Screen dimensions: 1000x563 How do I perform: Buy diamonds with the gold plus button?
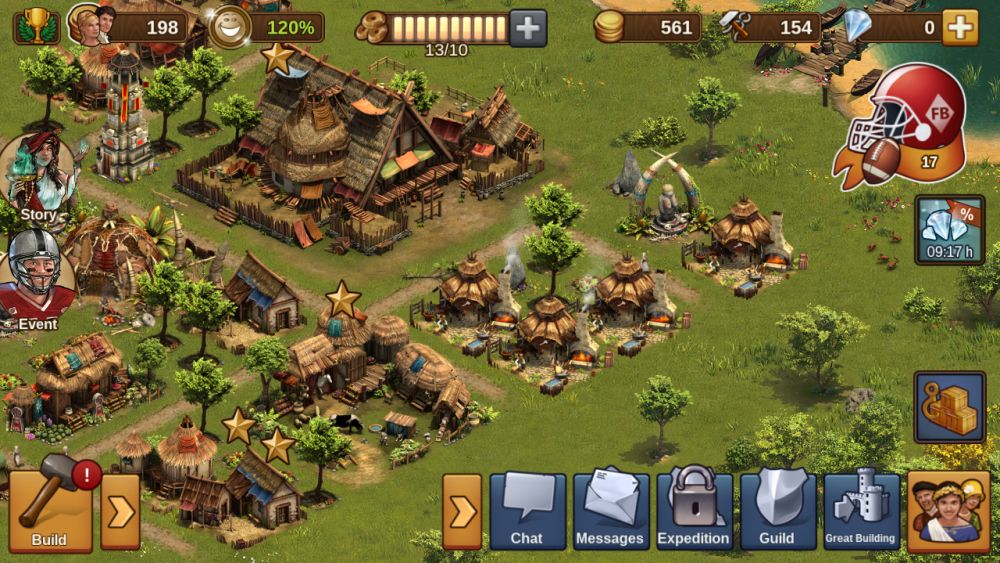(959, 28)
